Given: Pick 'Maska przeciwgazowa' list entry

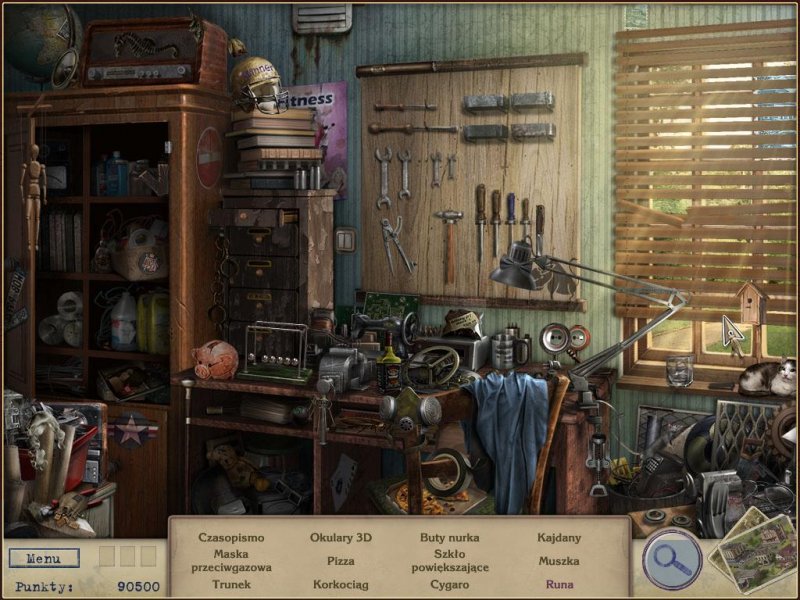Looking at the screenshot, I should click(x=231, y=560).
